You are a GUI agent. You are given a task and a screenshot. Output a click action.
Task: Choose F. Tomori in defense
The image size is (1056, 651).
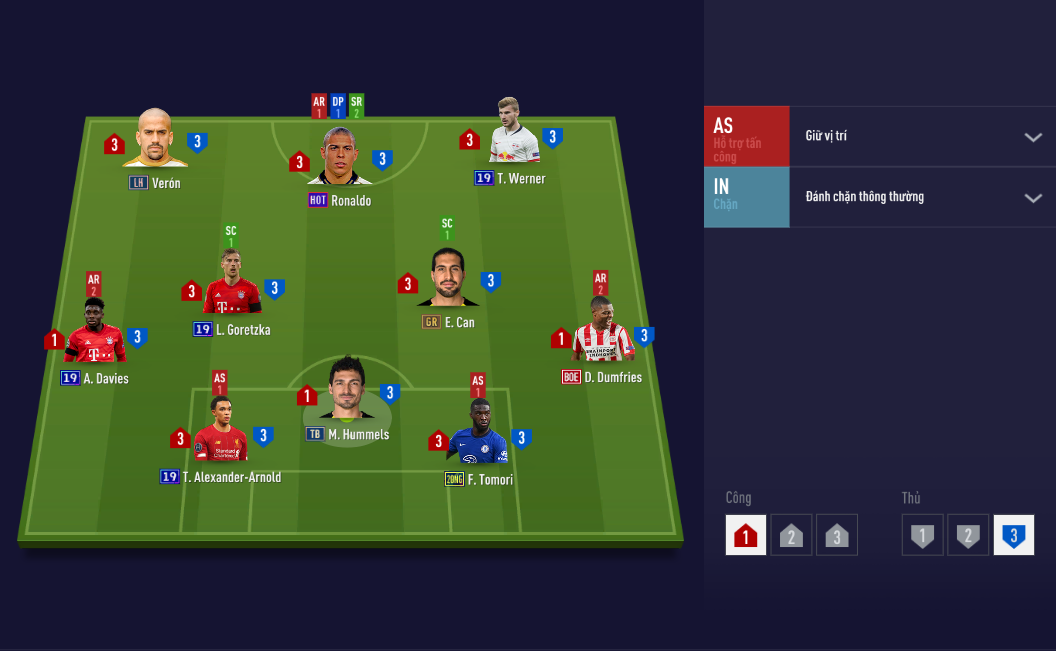[478, 435]
